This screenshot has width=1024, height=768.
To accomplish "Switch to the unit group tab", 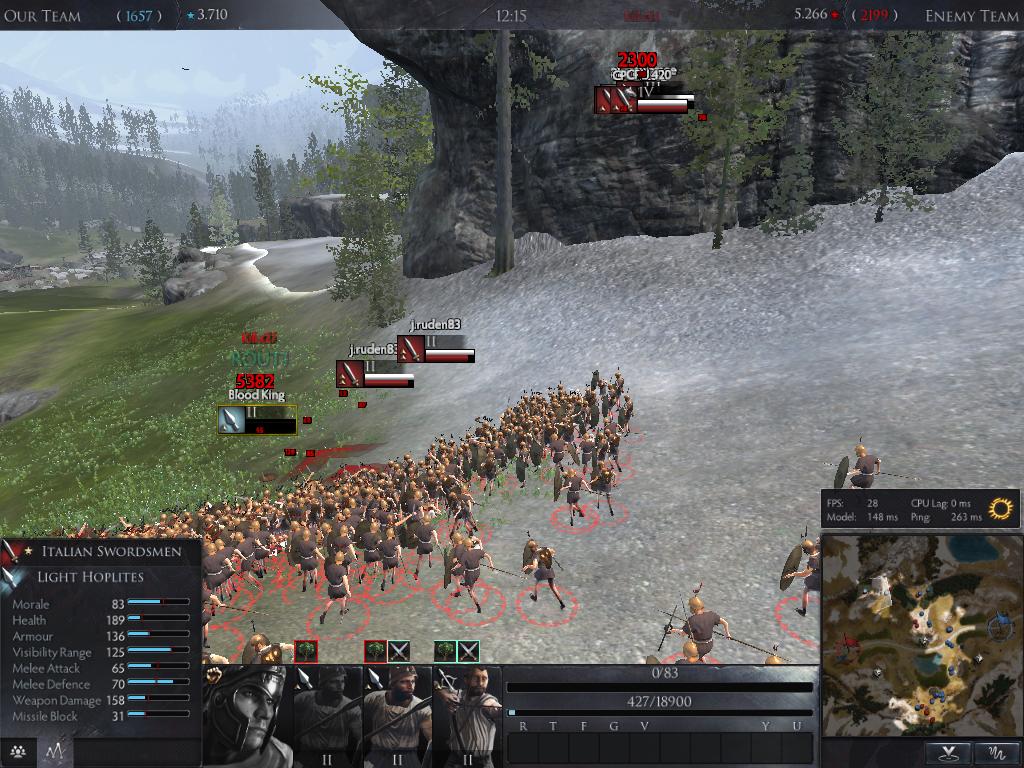I will pyautogui.click(x=18, y=752).
